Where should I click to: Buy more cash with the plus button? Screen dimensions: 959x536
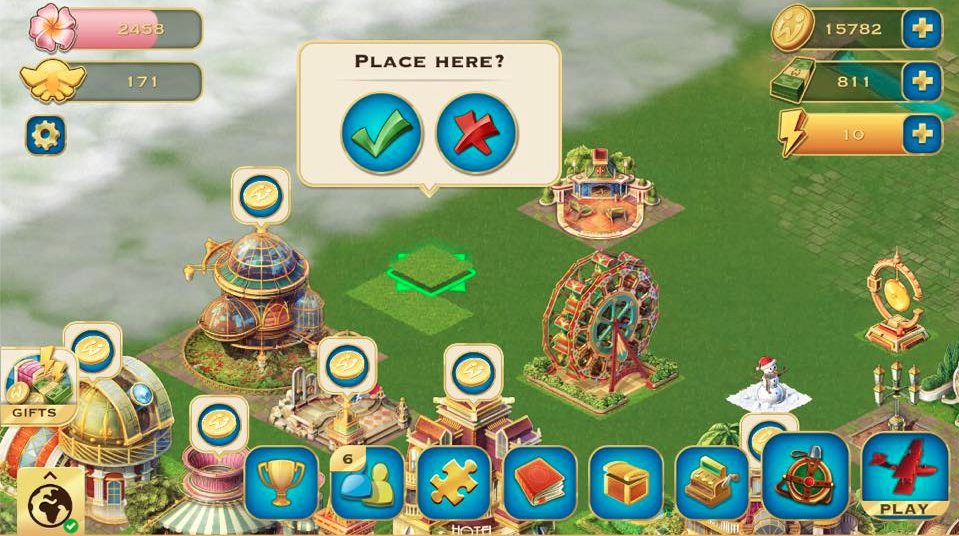tap(921, 81)
